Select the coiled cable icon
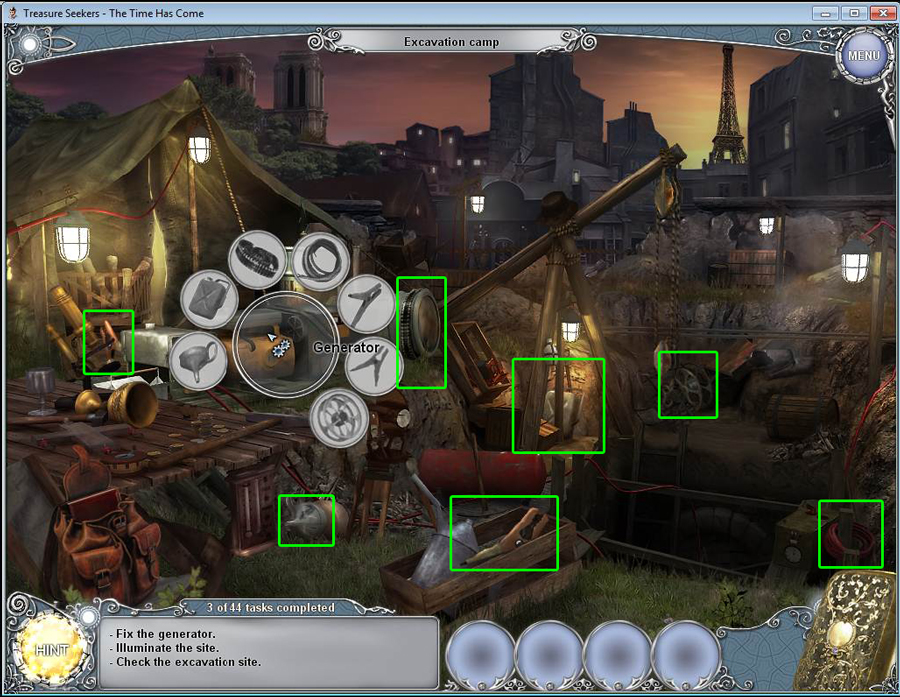This screenshot has width=900, height=697. [x=319, y=262]
